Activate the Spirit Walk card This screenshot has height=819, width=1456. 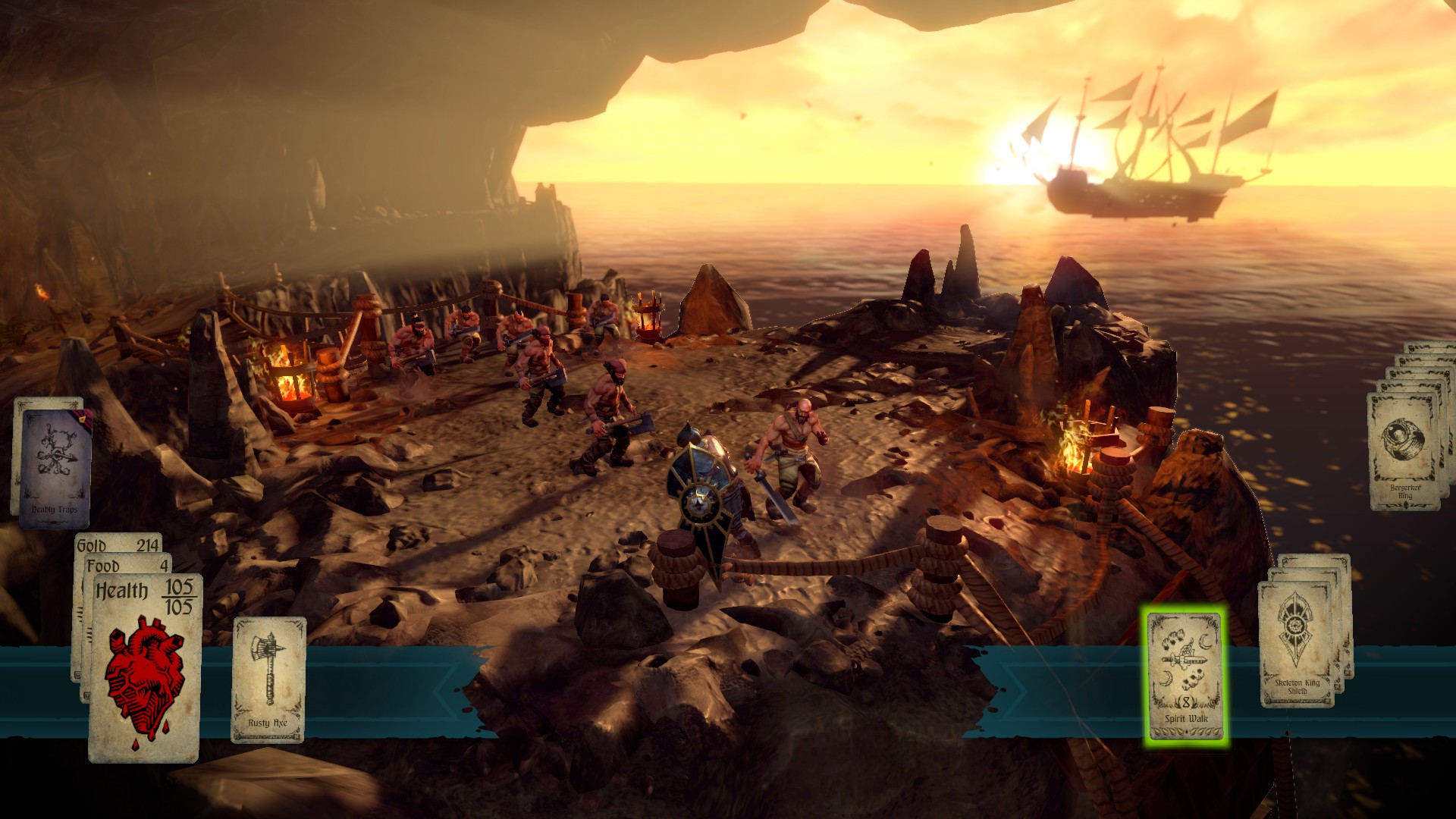tap(1185, 676)
